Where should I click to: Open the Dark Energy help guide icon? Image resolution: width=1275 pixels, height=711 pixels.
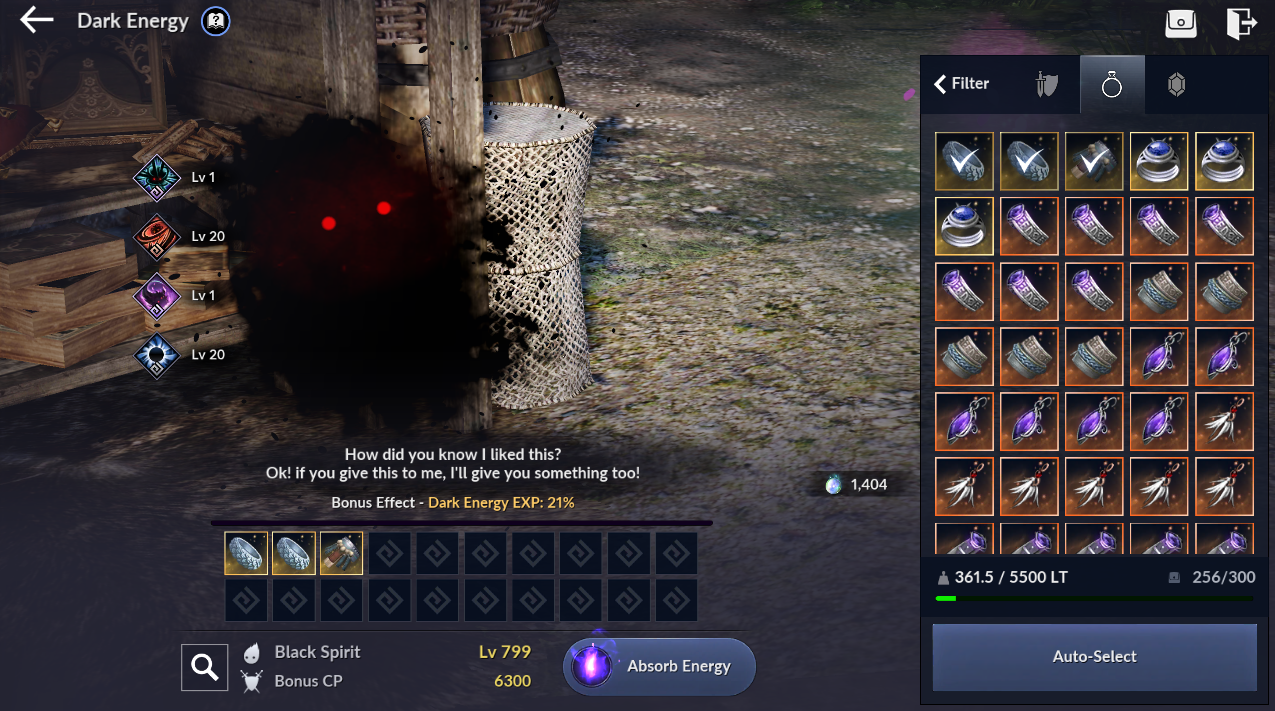pyautogui.click(x=214, y=21)
